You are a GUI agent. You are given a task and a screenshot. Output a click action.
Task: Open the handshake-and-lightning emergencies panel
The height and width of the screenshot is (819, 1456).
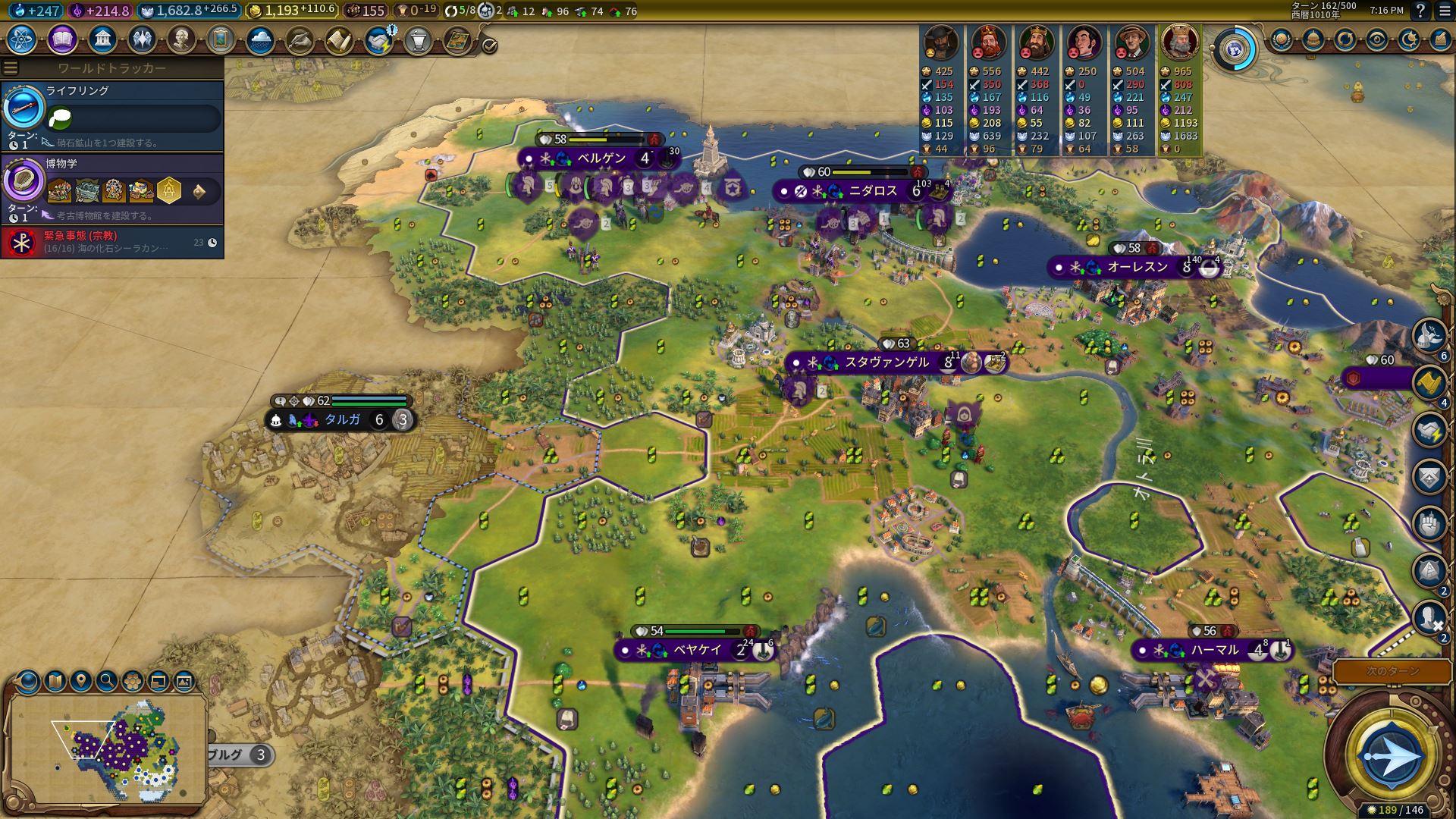pos(378,39)
